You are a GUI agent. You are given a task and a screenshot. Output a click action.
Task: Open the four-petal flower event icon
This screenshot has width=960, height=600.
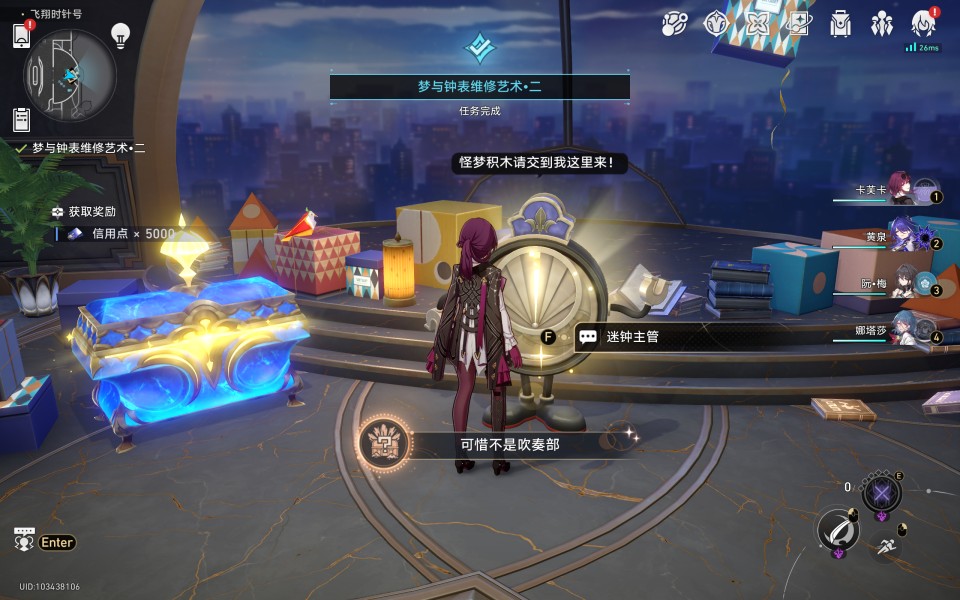[757, 24]
